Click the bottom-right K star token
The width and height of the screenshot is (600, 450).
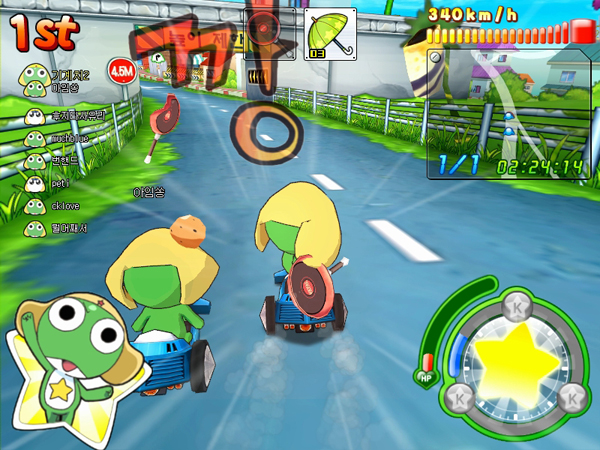(x=573, y=398)
